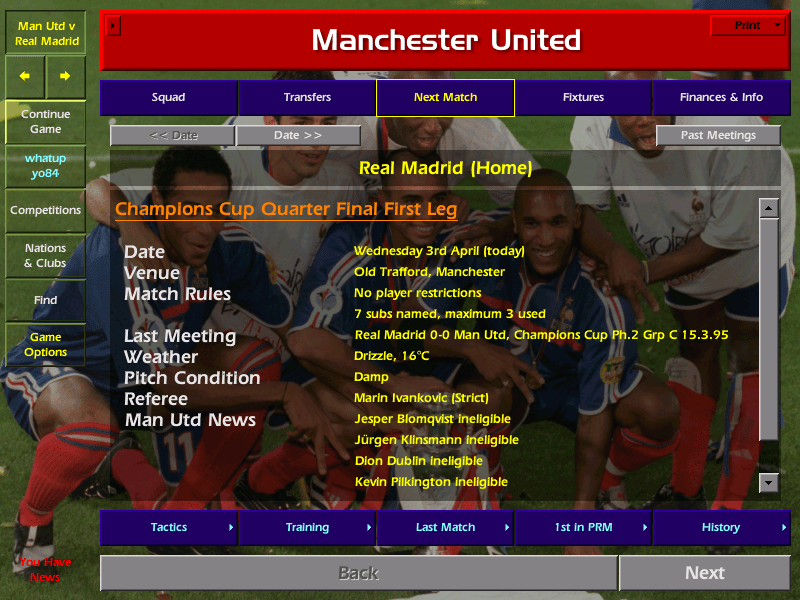Open the Tactics menu
Image resolution: width=800 pixels, height=600 pixels.
tap(168, 527)
